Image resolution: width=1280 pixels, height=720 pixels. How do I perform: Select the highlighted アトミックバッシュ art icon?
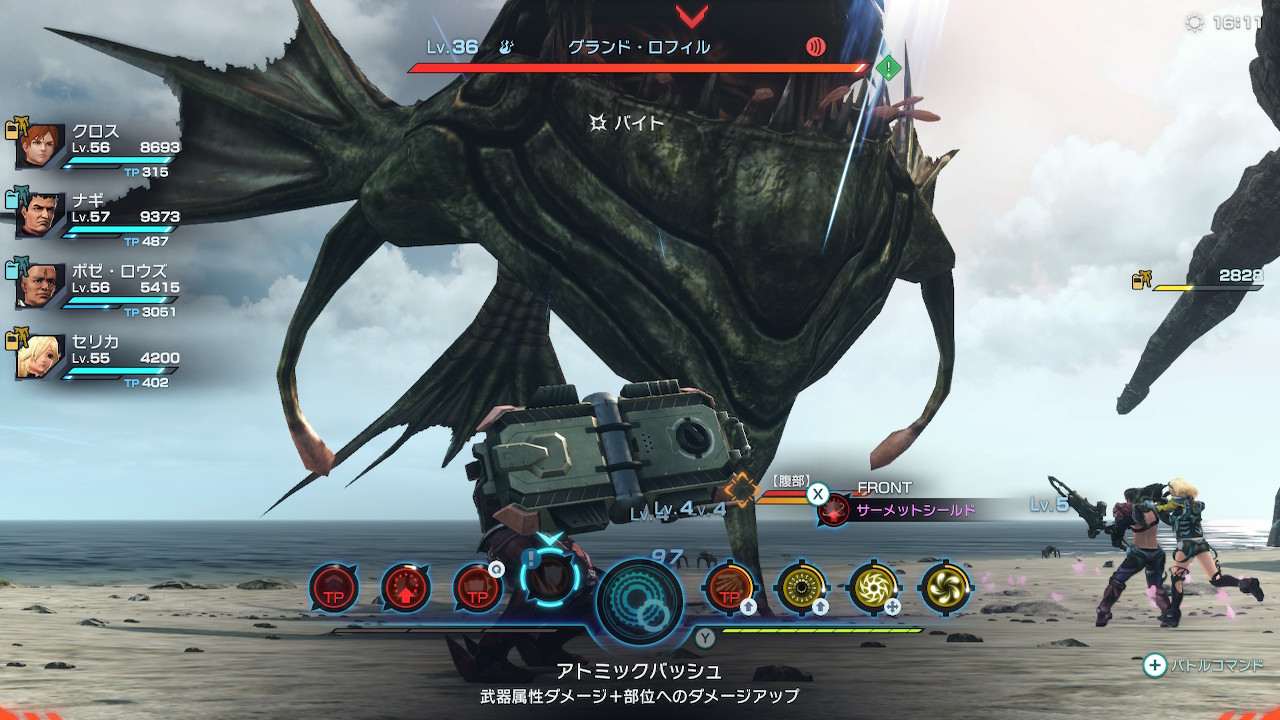point(550,580)
